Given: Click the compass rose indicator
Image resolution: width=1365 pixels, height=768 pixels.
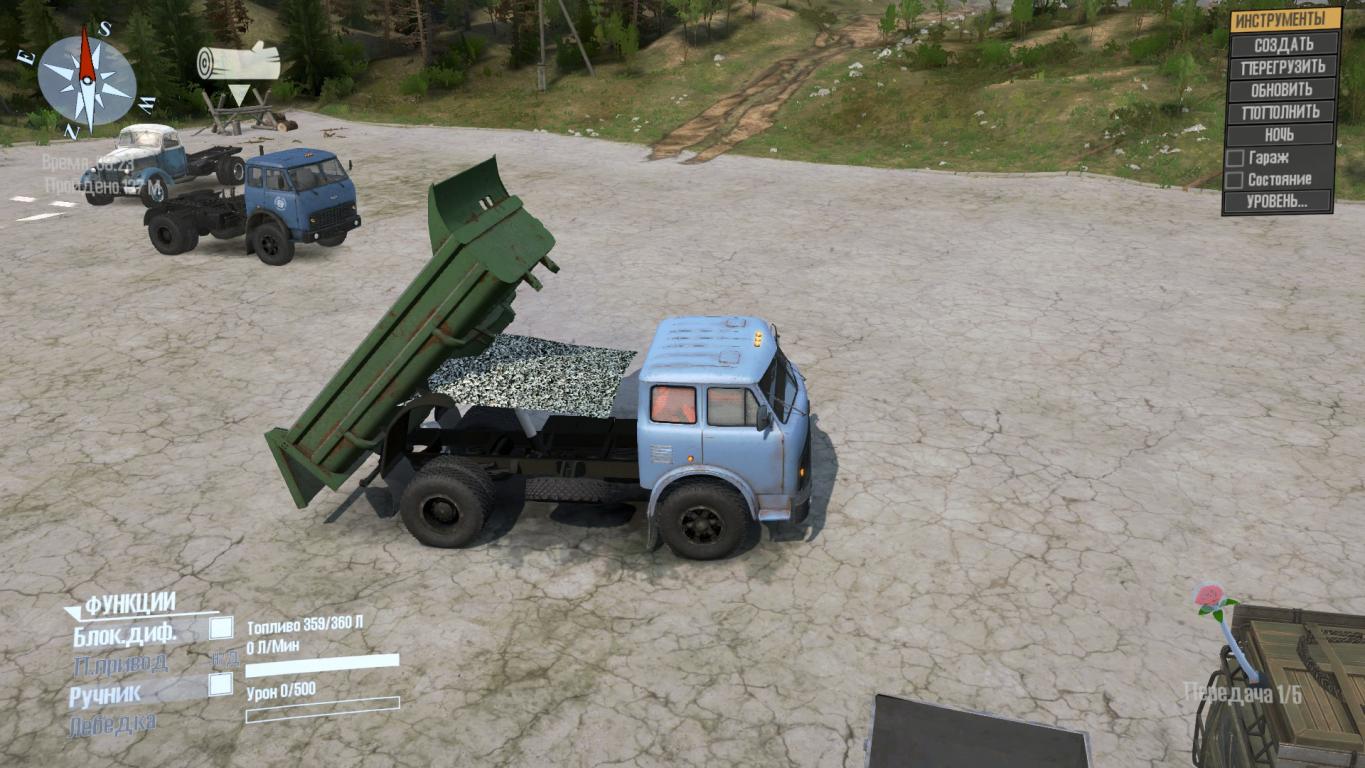Looking at the screenshot, I should pyautogui.click(x=87, y=80).
